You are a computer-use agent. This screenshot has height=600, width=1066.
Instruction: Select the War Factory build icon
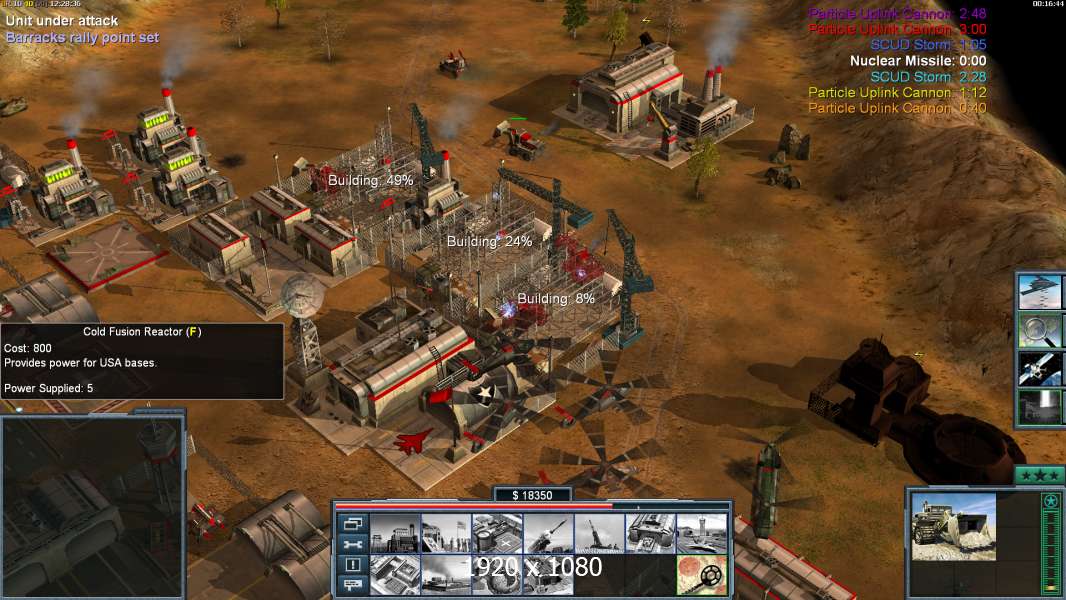[649, 534]
